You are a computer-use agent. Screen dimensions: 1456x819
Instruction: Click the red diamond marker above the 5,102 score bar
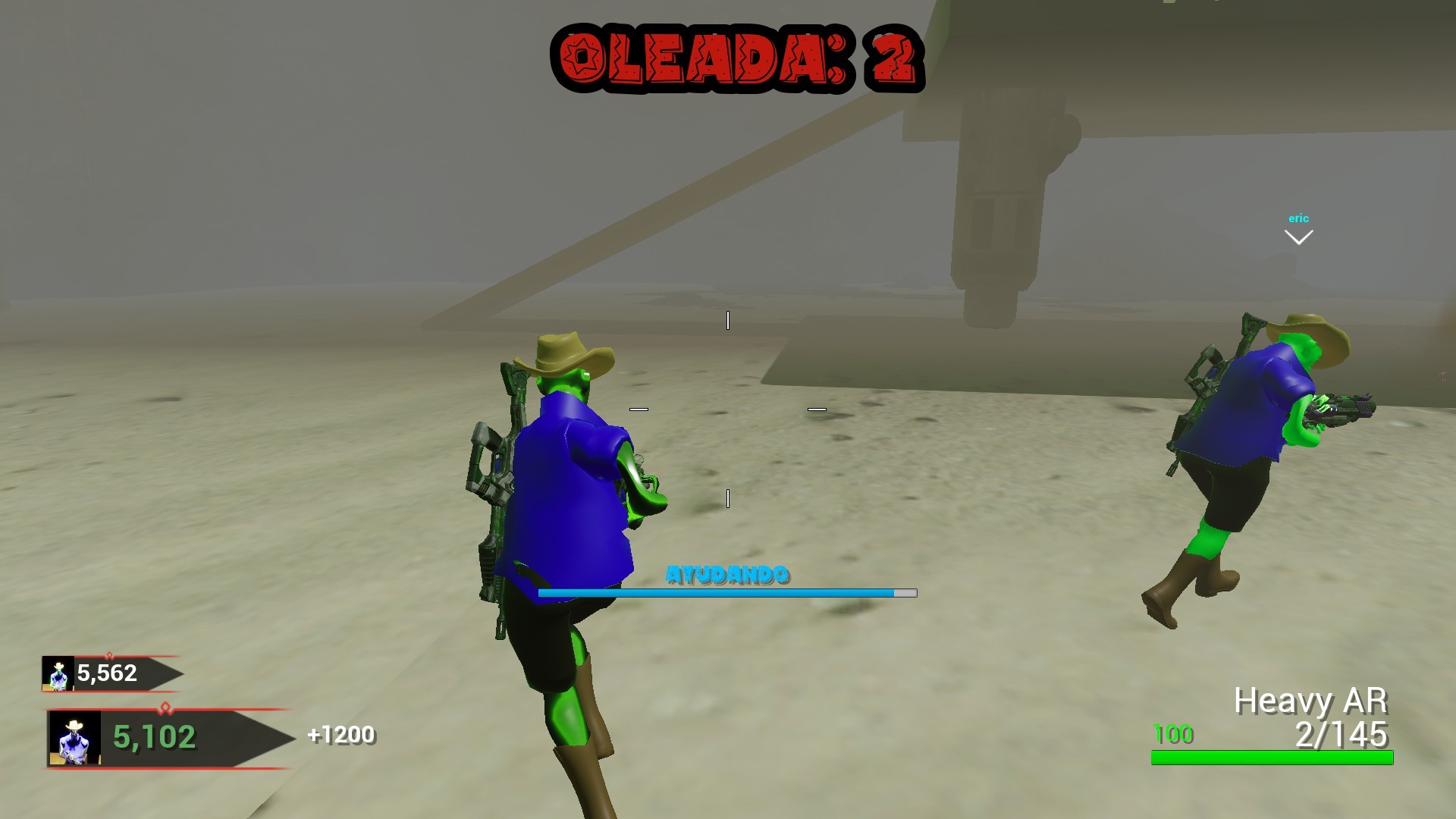tap(165, 707)
